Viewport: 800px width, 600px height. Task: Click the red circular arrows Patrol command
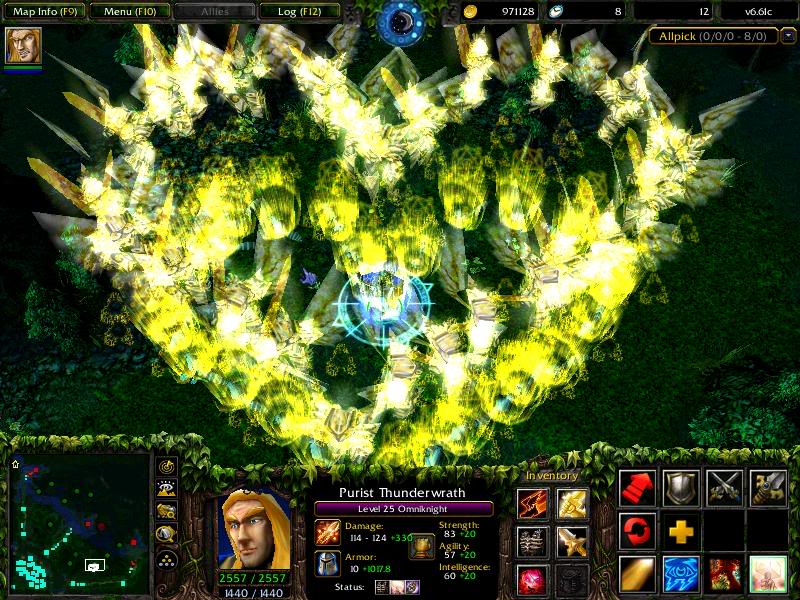[638, 530]
